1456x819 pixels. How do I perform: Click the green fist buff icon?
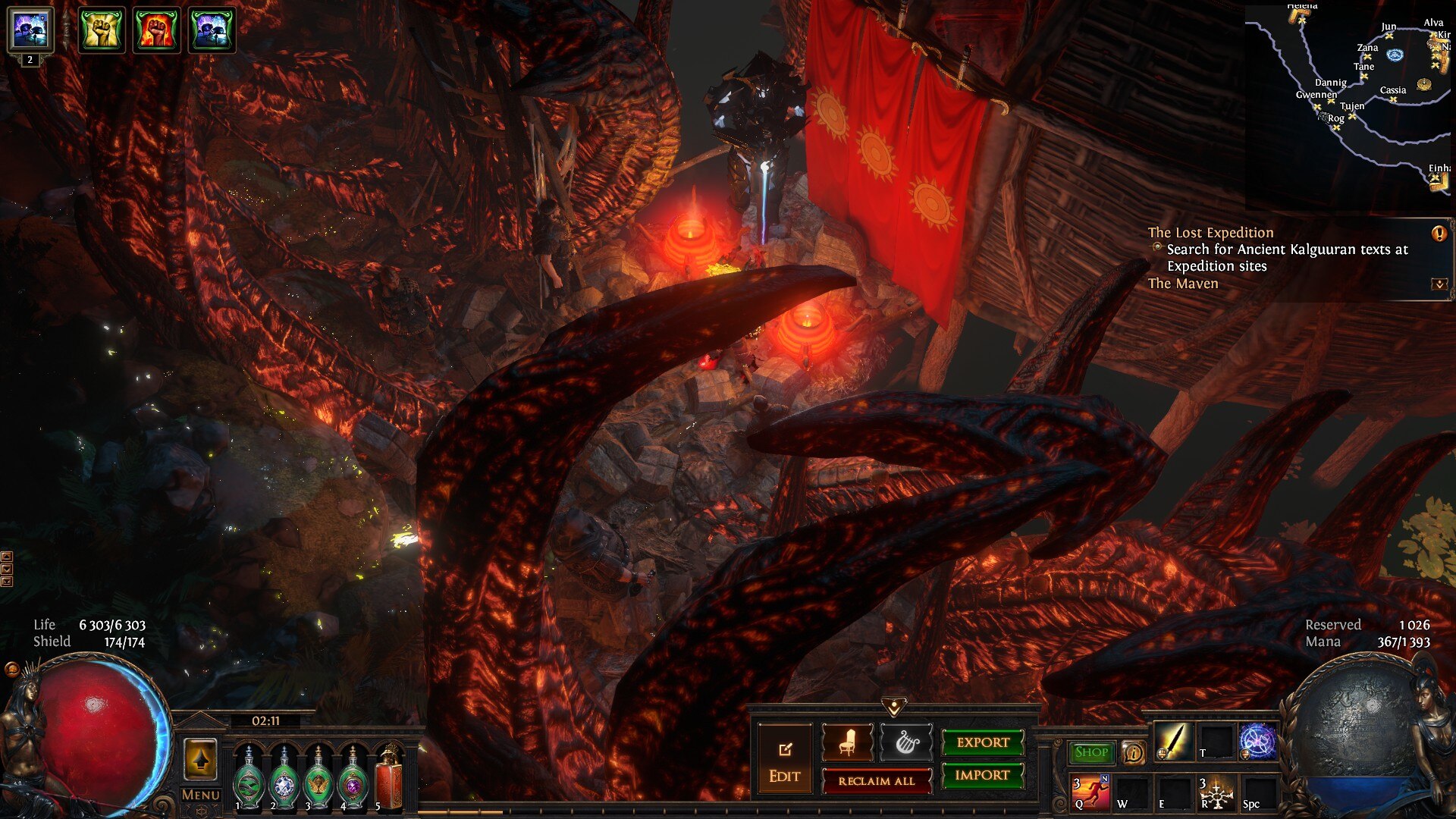click(x=102, y=30)
